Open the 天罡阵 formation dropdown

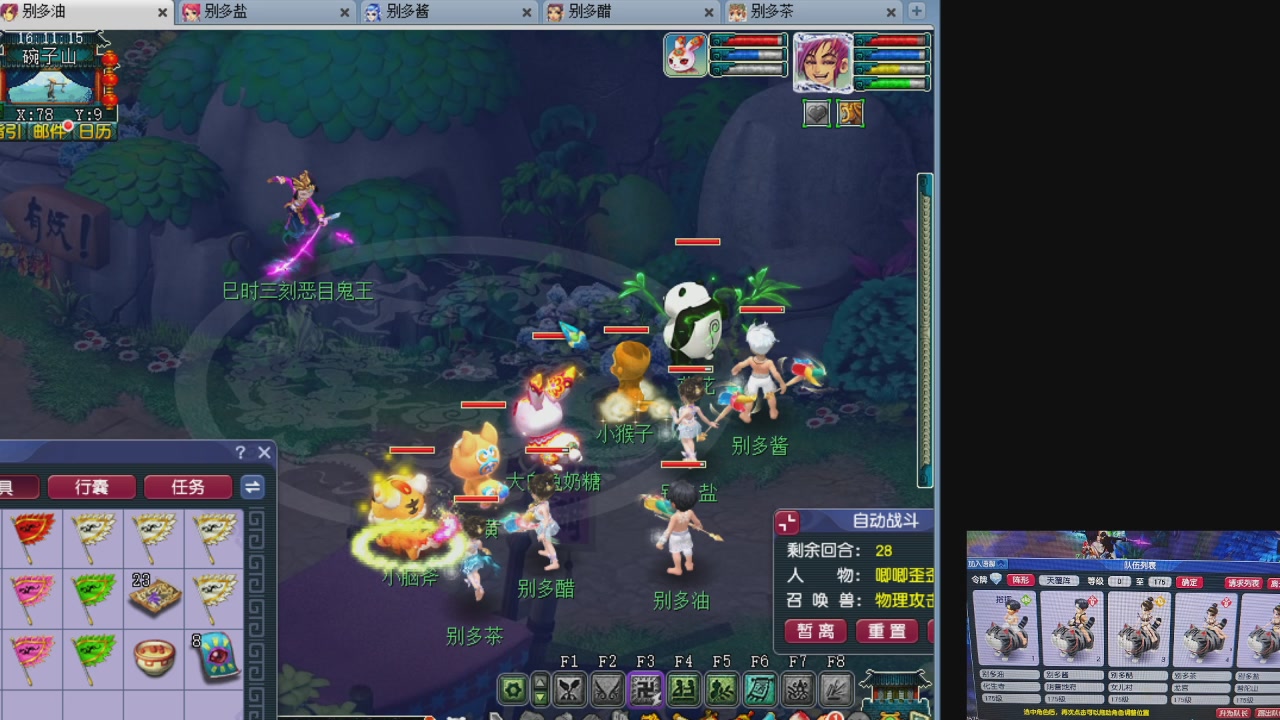coord(1060,582)
